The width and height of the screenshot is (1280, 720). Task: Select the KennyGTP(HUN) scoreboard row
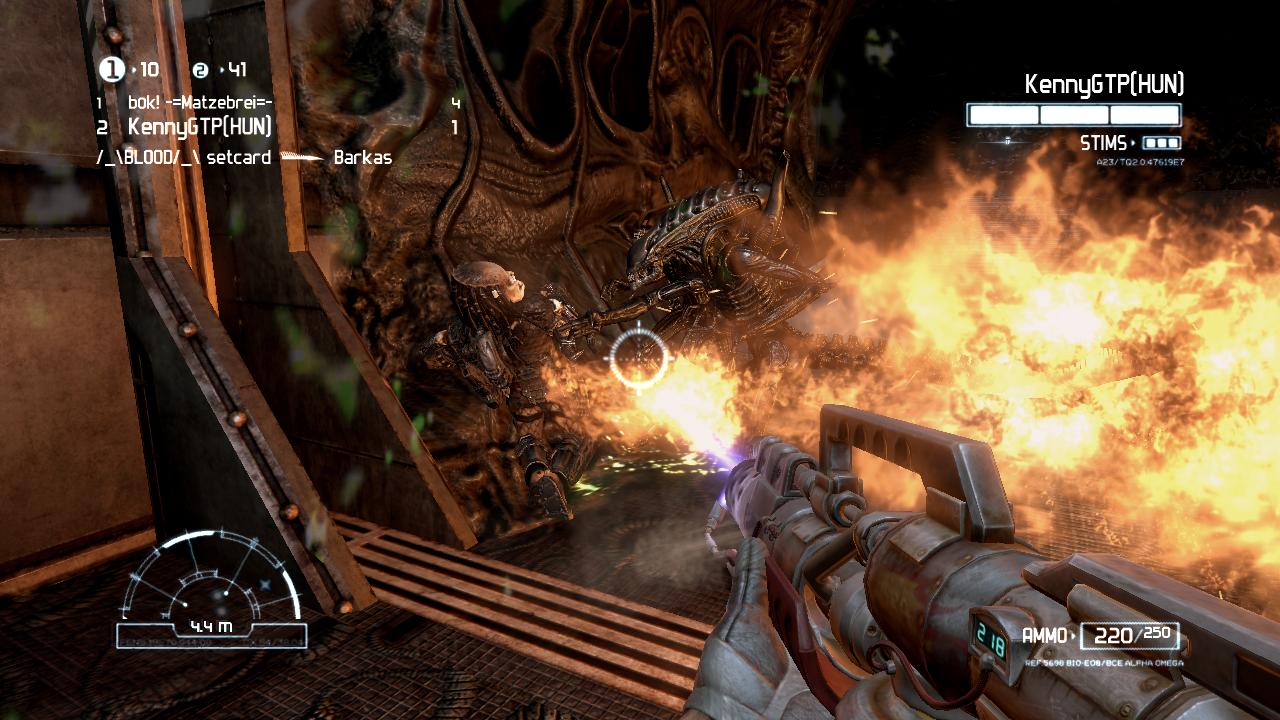click(200, 125)
